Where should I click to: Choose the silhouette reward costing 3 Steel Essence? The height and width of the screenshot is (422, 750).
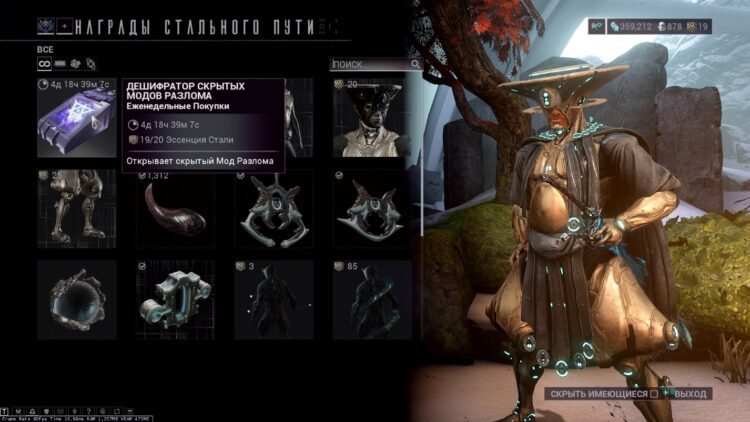click(273, 298)
